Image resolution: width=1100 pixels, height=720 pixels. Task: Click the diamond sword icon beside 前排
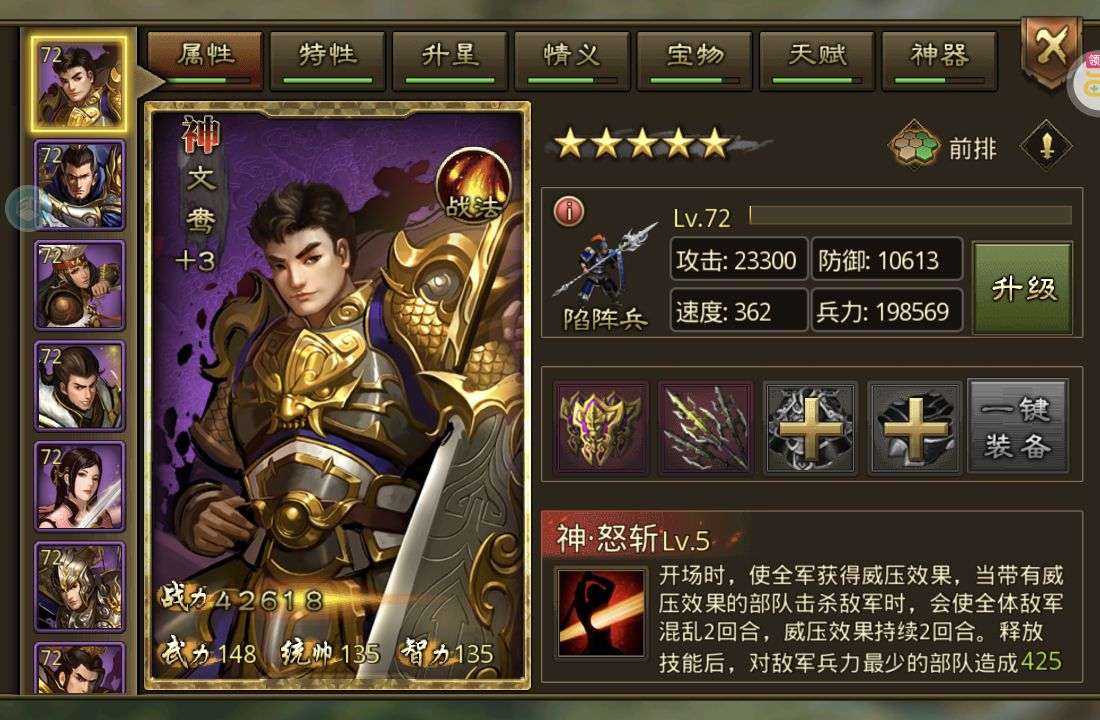tap(1046, 148)
